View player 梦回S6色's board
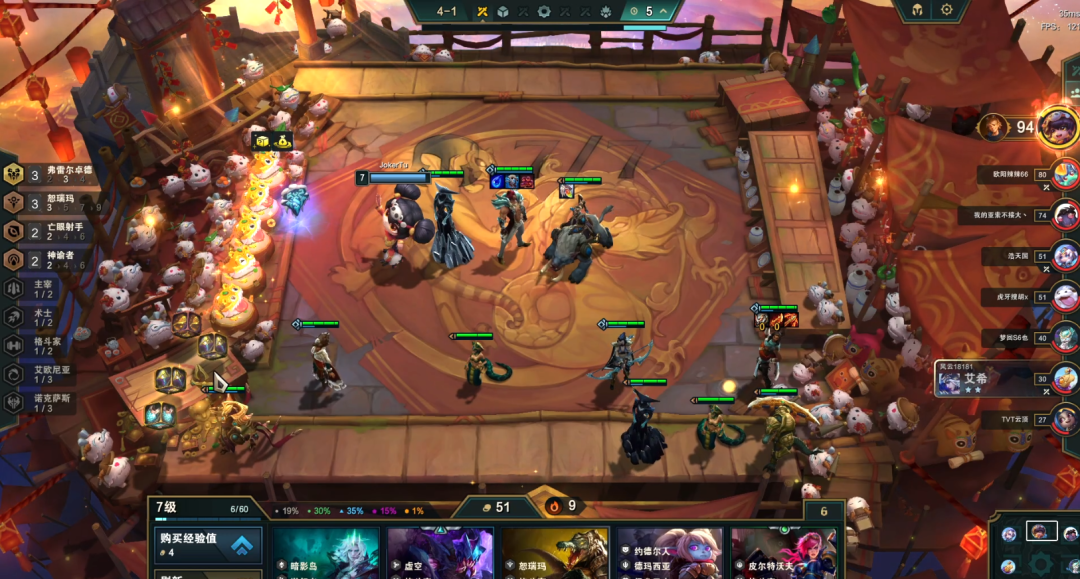The width and height of the screenshot is (1080, 579). click(x=1063, y=337)
